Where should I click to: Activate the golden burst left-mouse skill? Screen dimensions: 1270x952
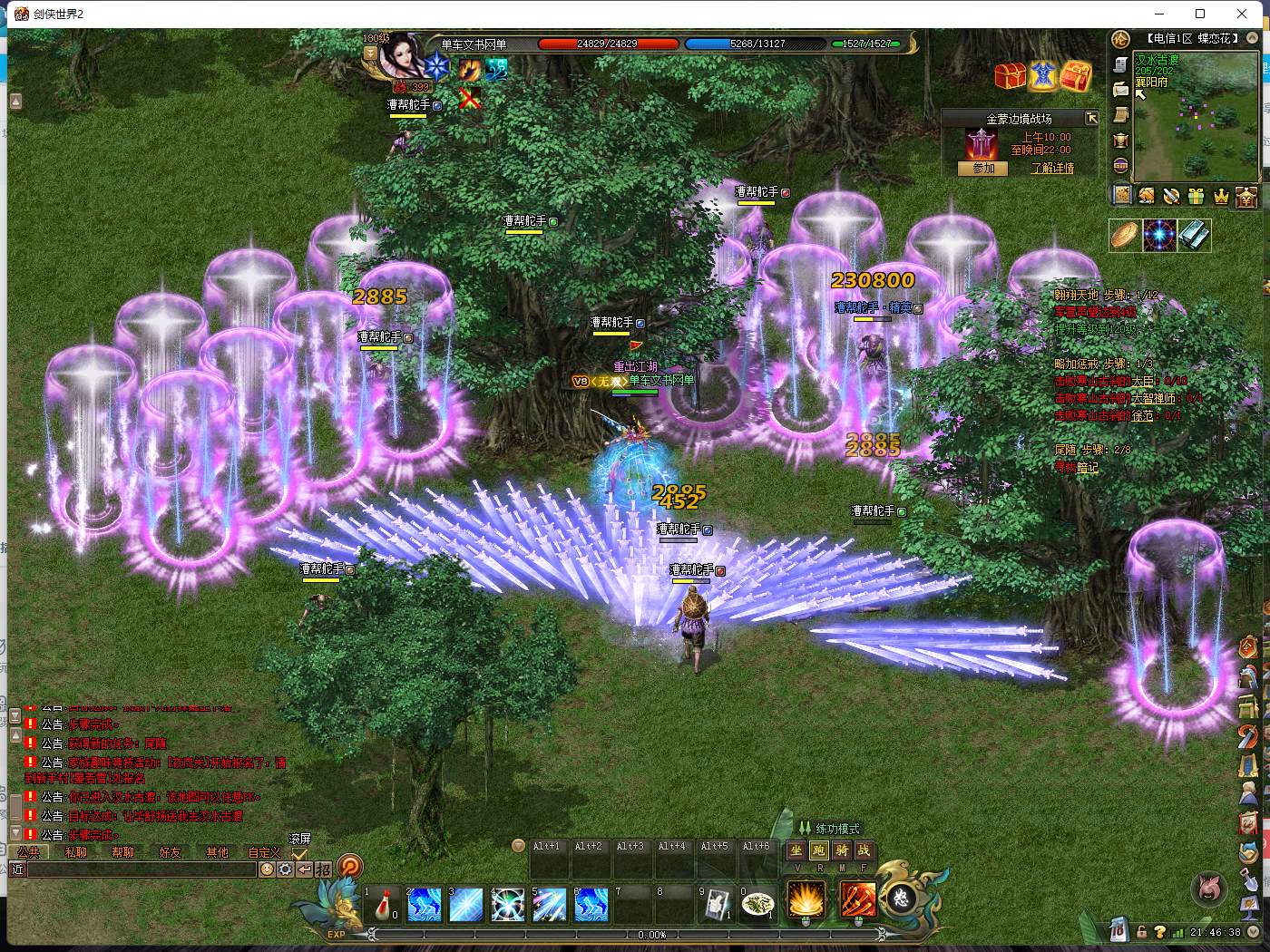[x=806, y=899]
